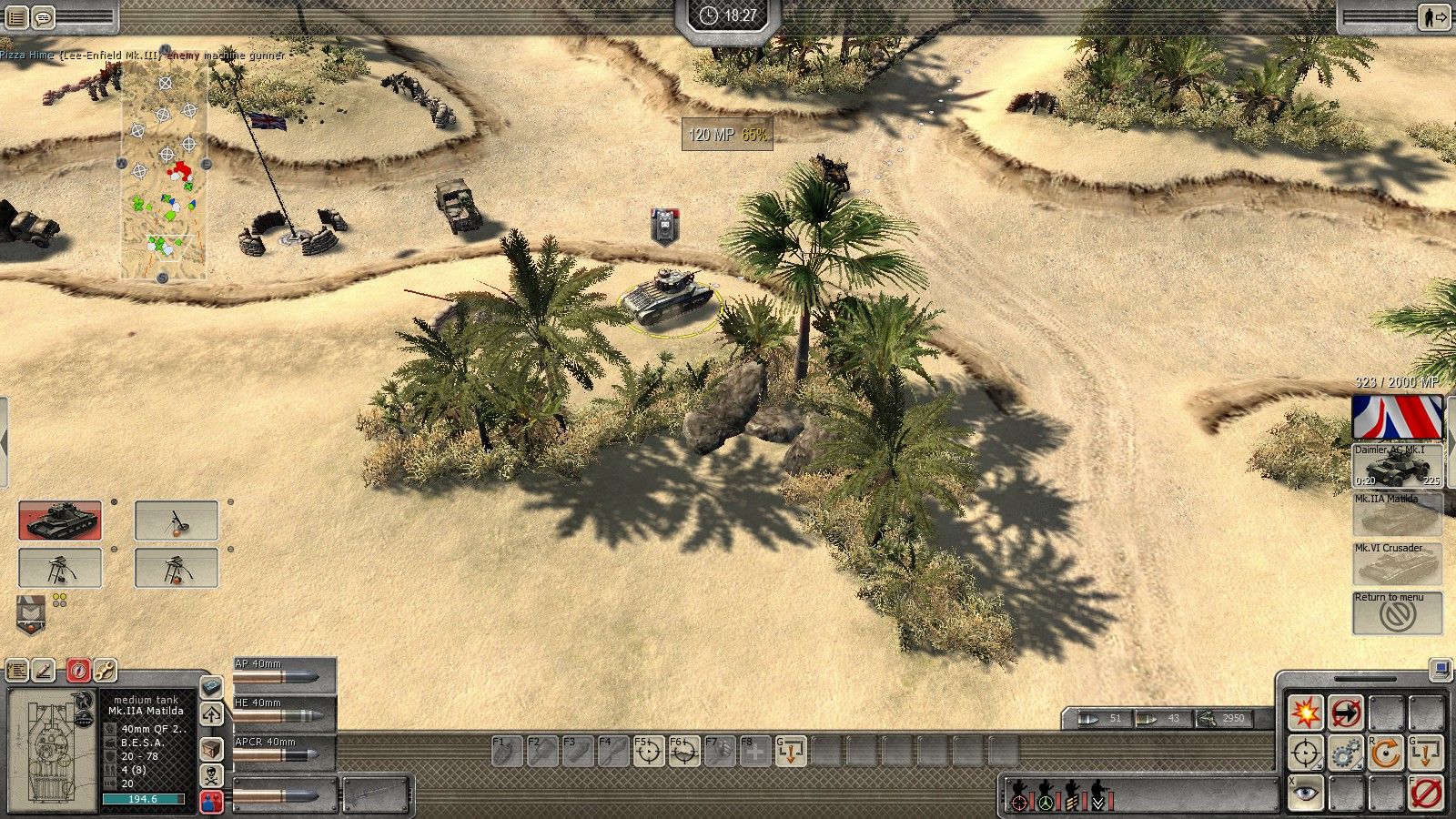Choose AP 40mm ammunition
This screenshot has height=819, width=1456.
click(x=284, y=675)
